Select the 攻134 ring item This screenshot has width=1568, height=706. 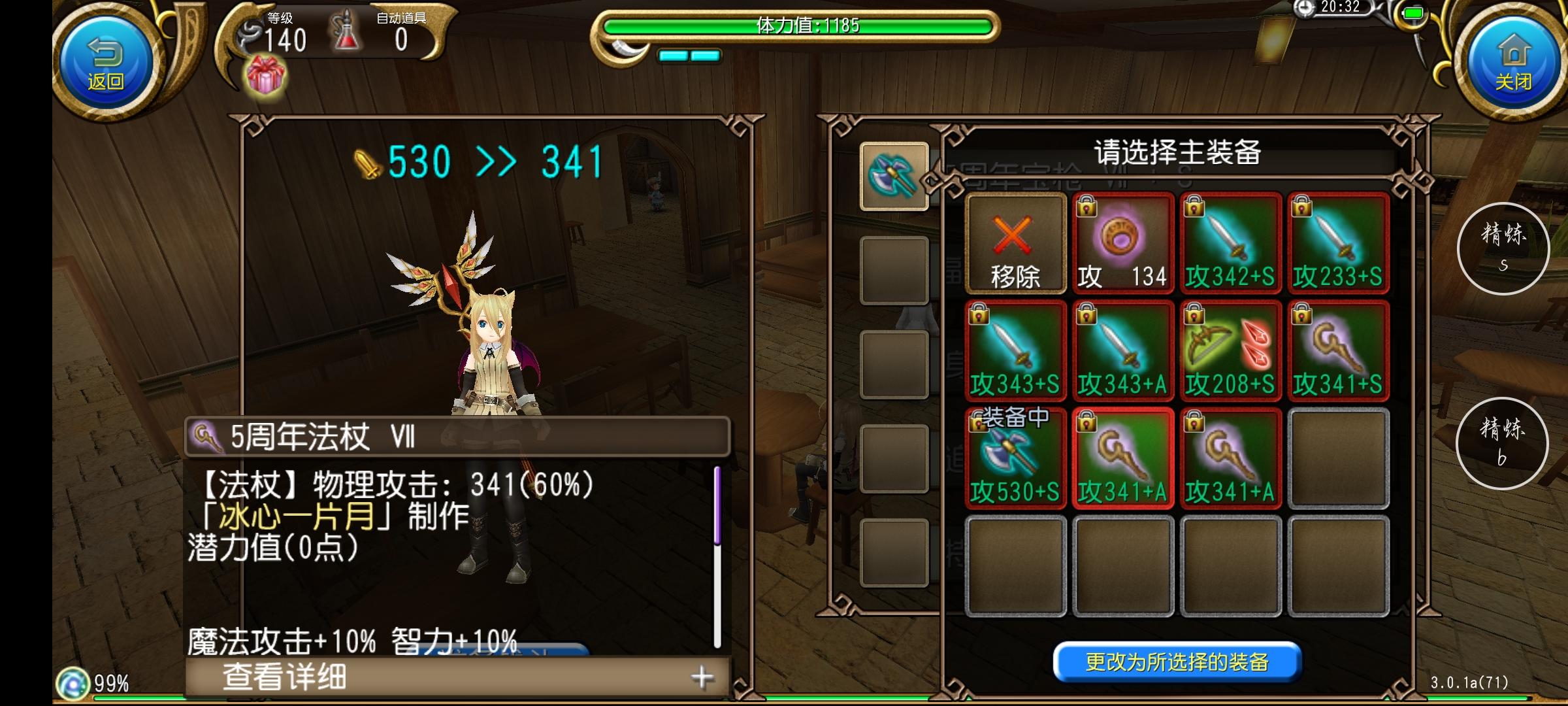[x=1124, y=242]
